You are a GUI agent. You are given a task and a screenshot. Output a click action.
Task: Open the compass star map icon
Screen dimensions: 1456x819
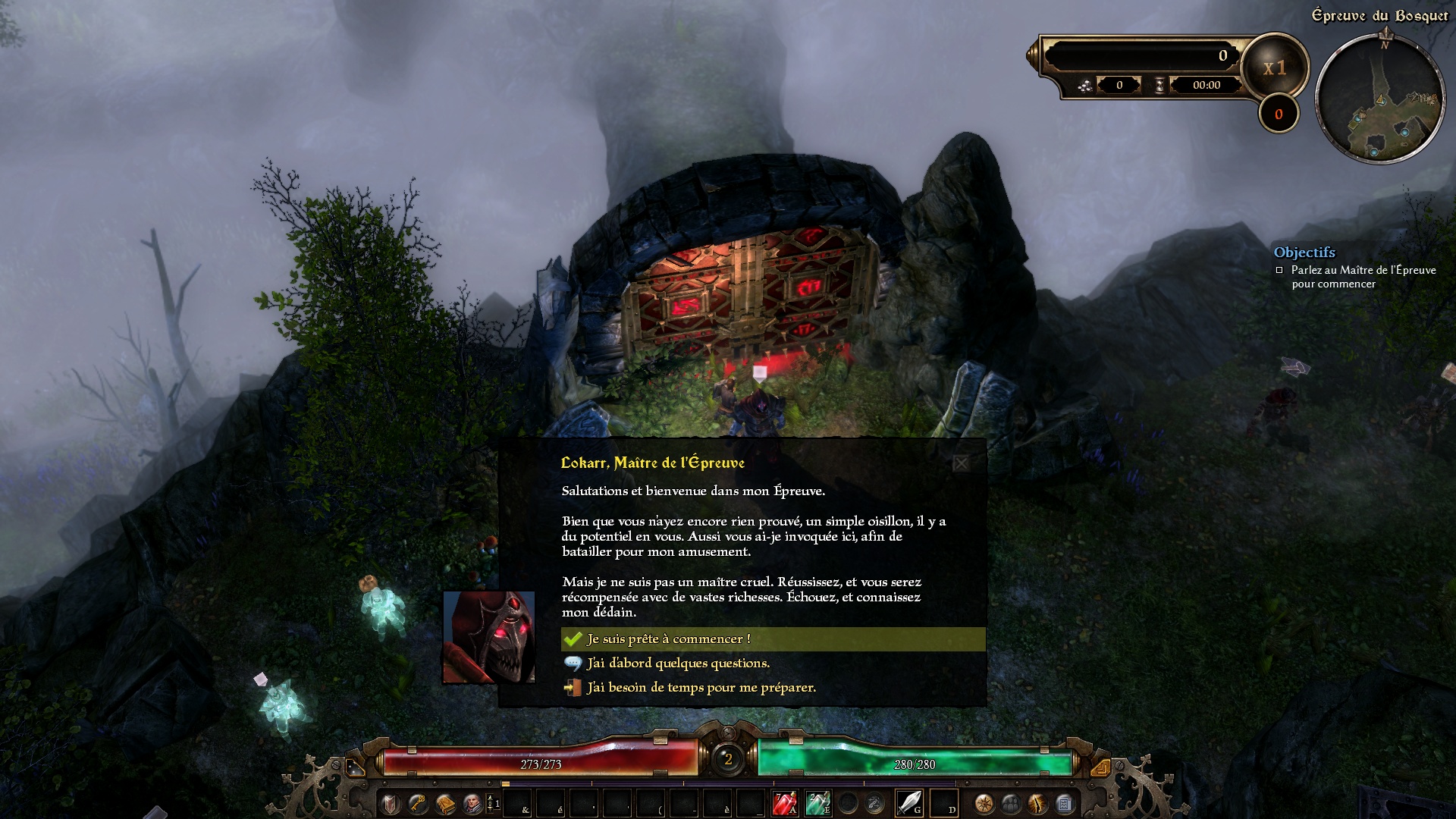pyautogui.click(x=984, y=803)
